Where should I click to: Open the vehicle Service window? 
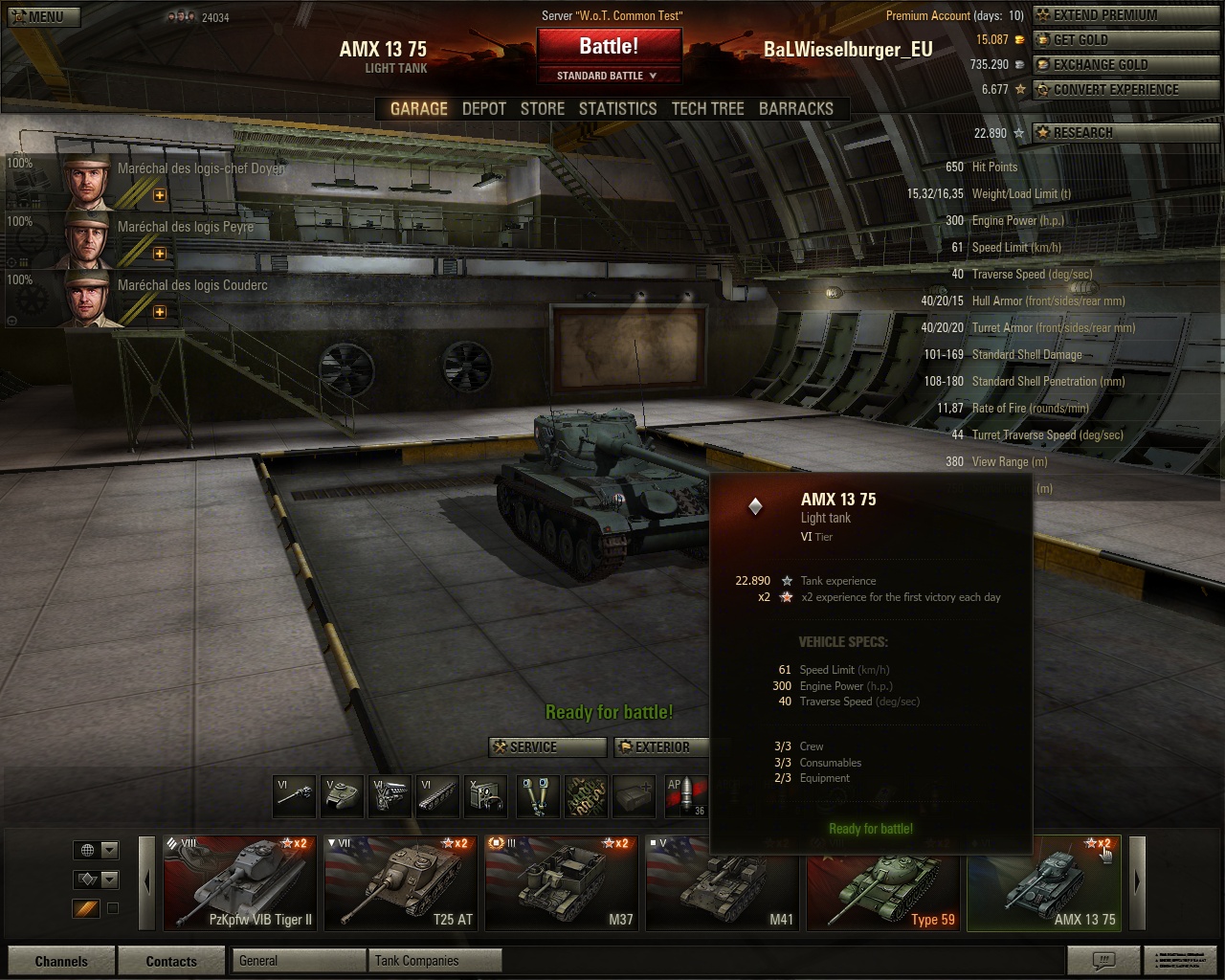[547, 747]
